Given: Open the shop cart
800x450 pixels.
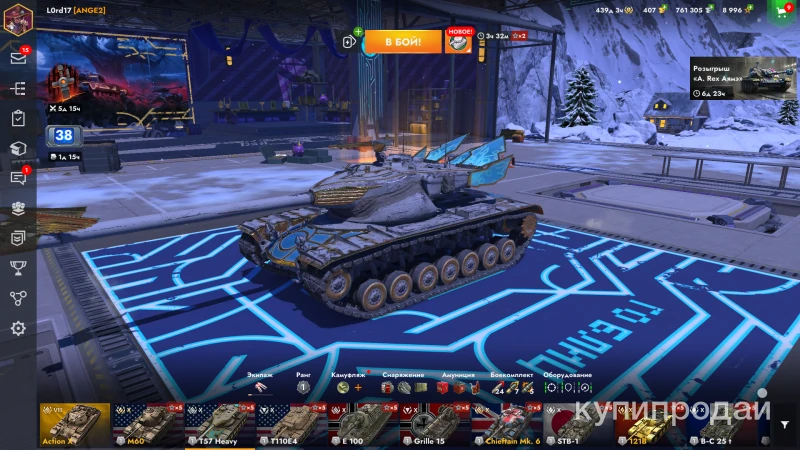Looking at the screenshot, I should click(x=782, y=10).
